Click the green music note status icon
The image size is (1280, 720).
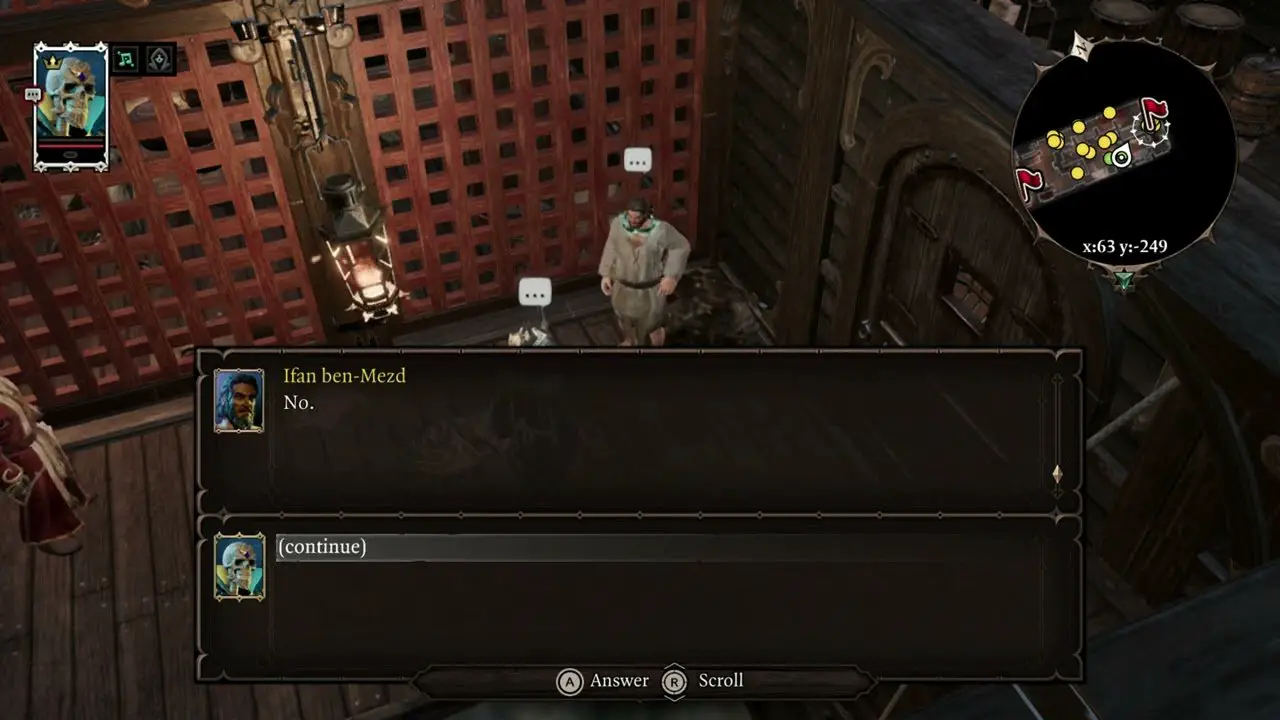(125, 59)
